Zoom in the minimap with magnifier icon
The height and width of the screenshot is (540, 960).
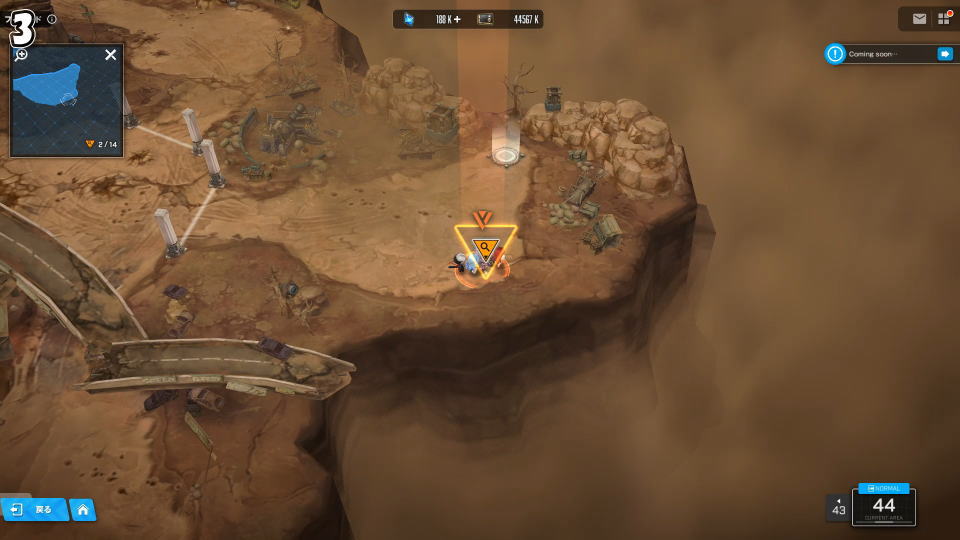click(x=20, y=55)
